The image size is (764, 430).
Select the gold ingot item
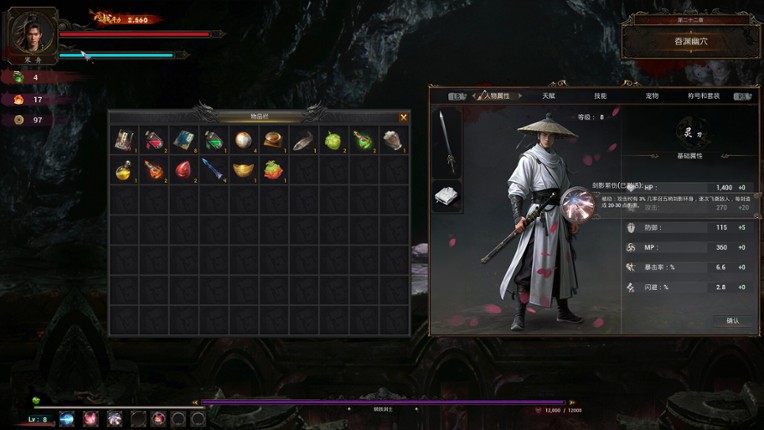click(x=243, y=170)
